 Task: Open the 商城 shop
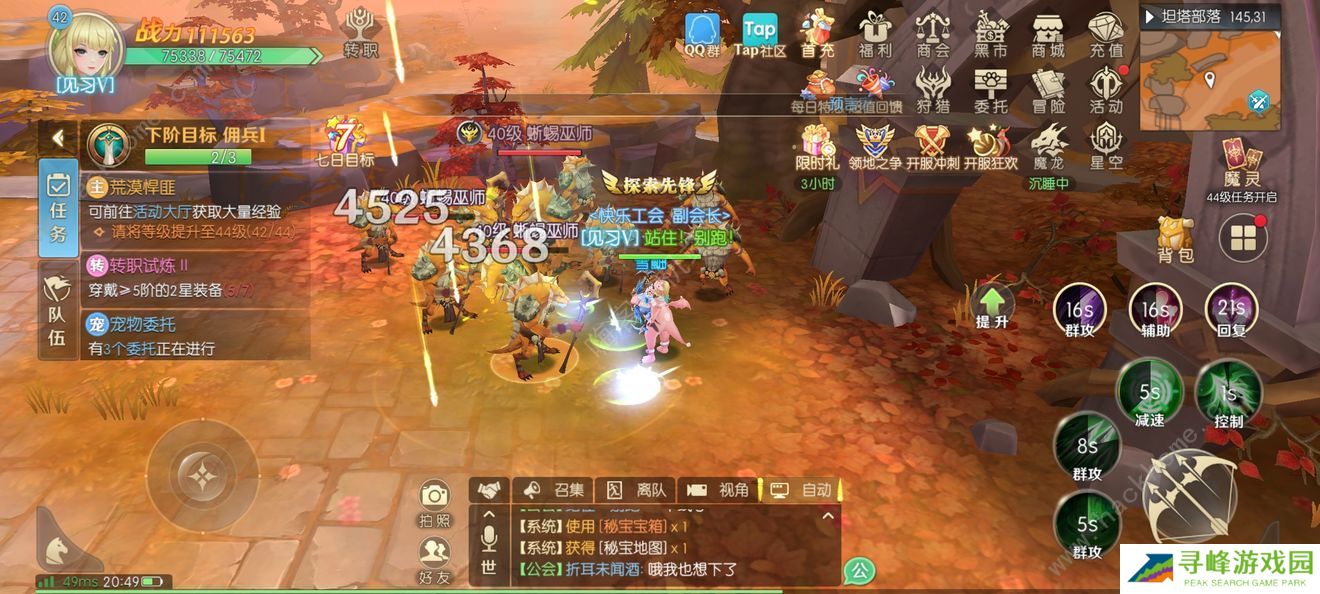pos(1048,34)
